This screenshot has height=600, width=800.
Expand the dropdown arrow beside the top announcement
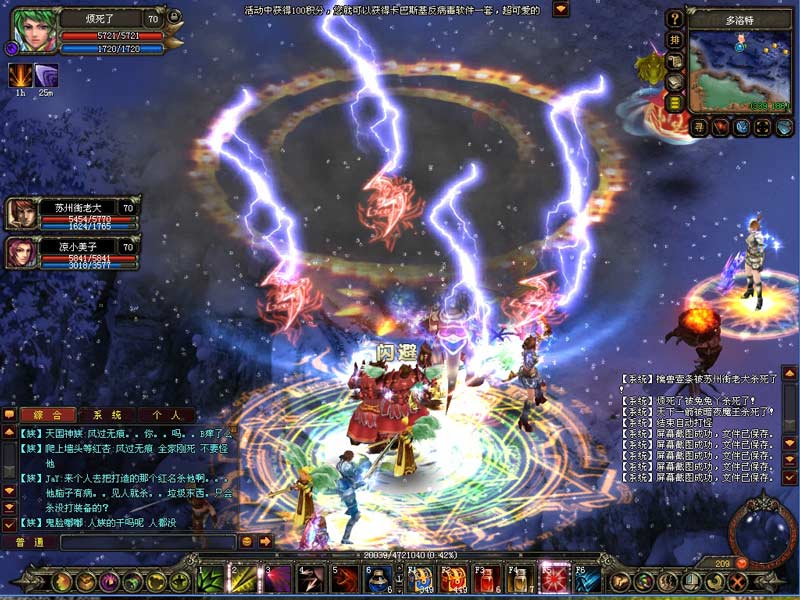tap(561, 9)
